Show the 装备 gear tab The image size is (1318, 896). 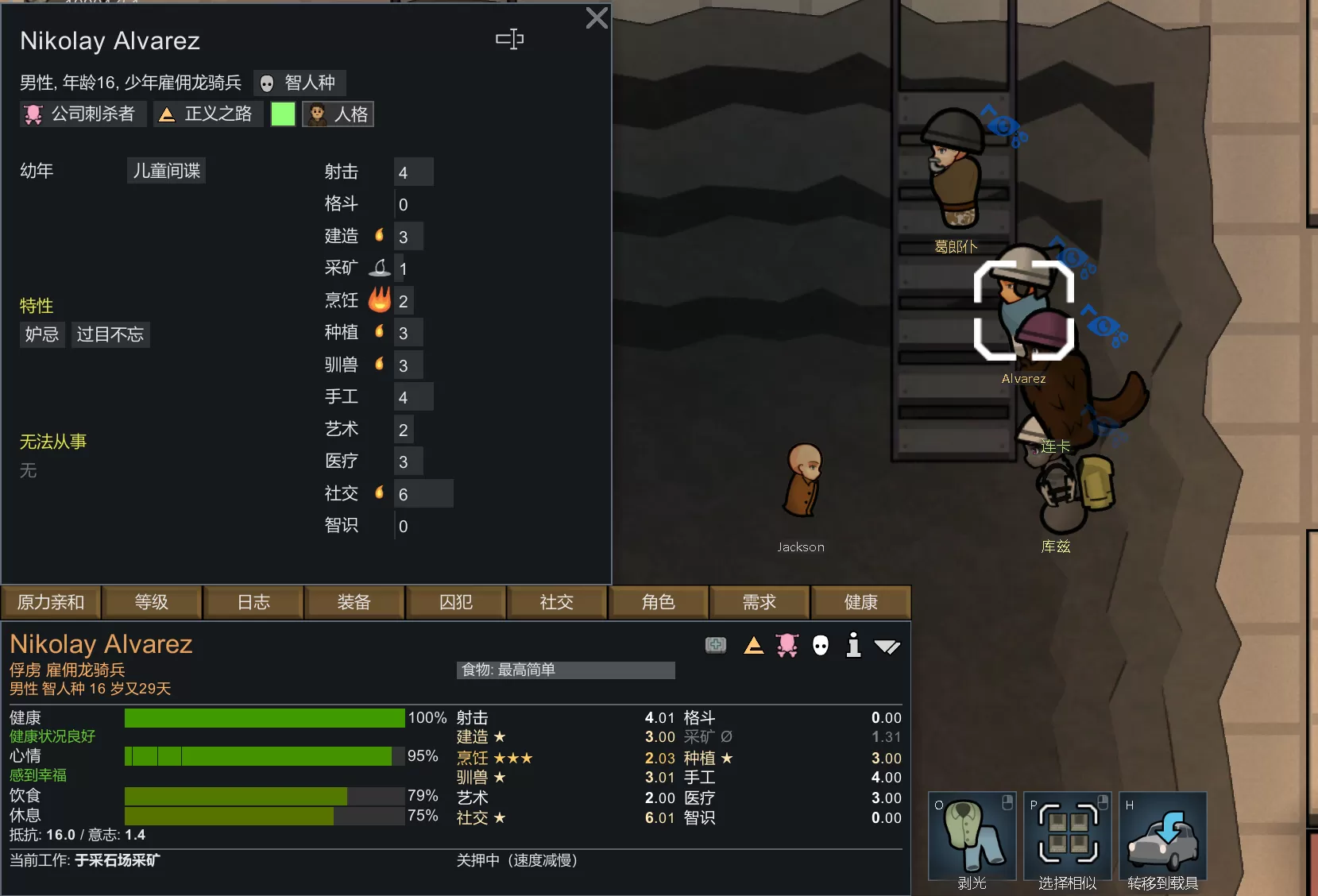pos(354,603)
